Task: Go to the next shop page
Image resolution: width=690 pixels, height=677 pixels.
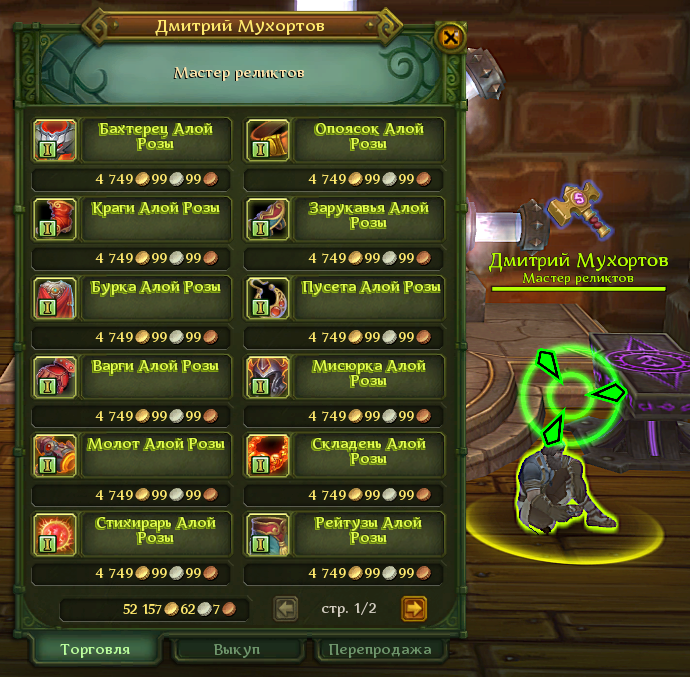Action: (413, 608)
